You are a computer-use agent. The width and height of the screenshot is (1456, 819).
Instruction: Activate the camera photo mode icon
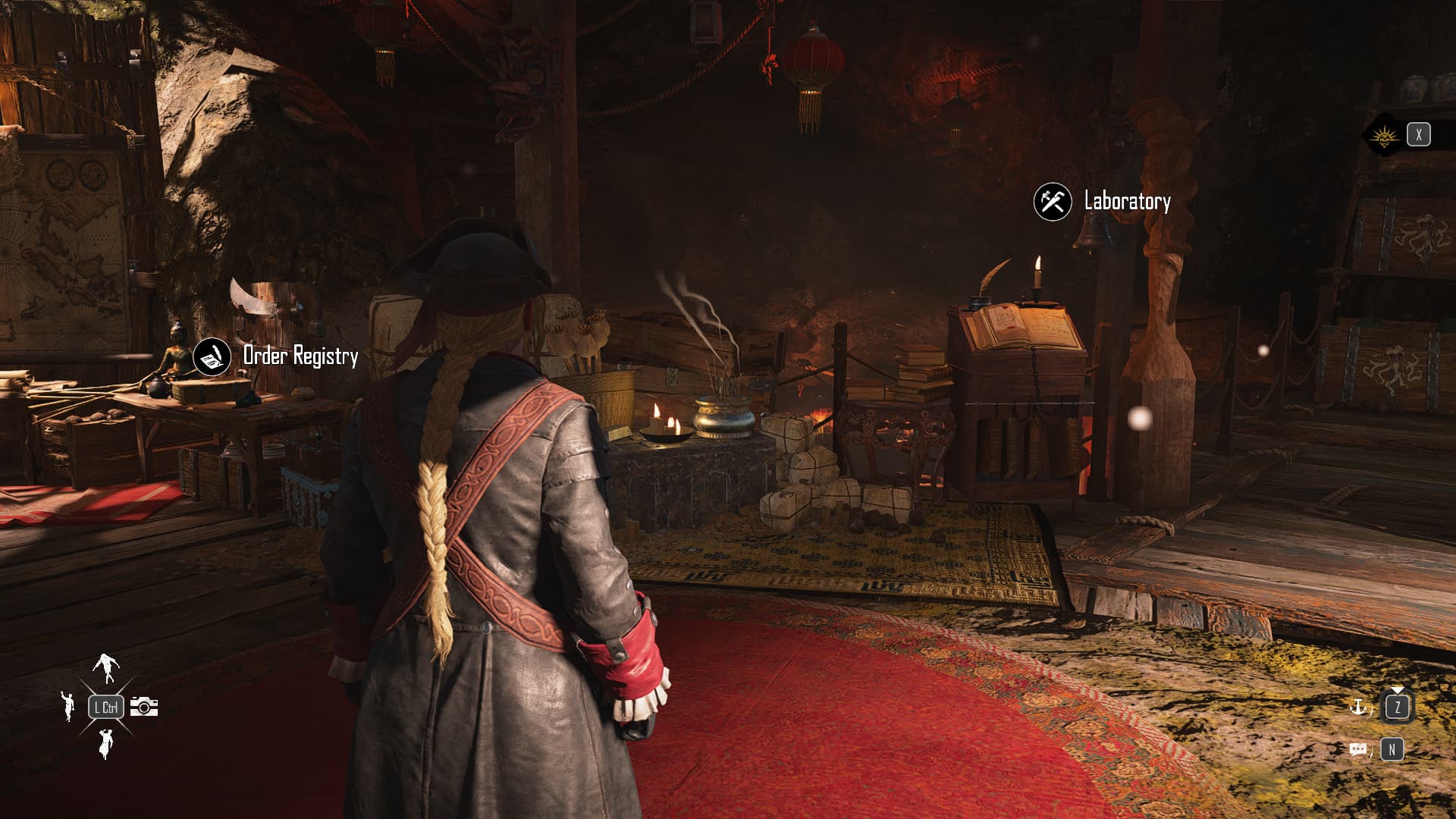[144, 707]
